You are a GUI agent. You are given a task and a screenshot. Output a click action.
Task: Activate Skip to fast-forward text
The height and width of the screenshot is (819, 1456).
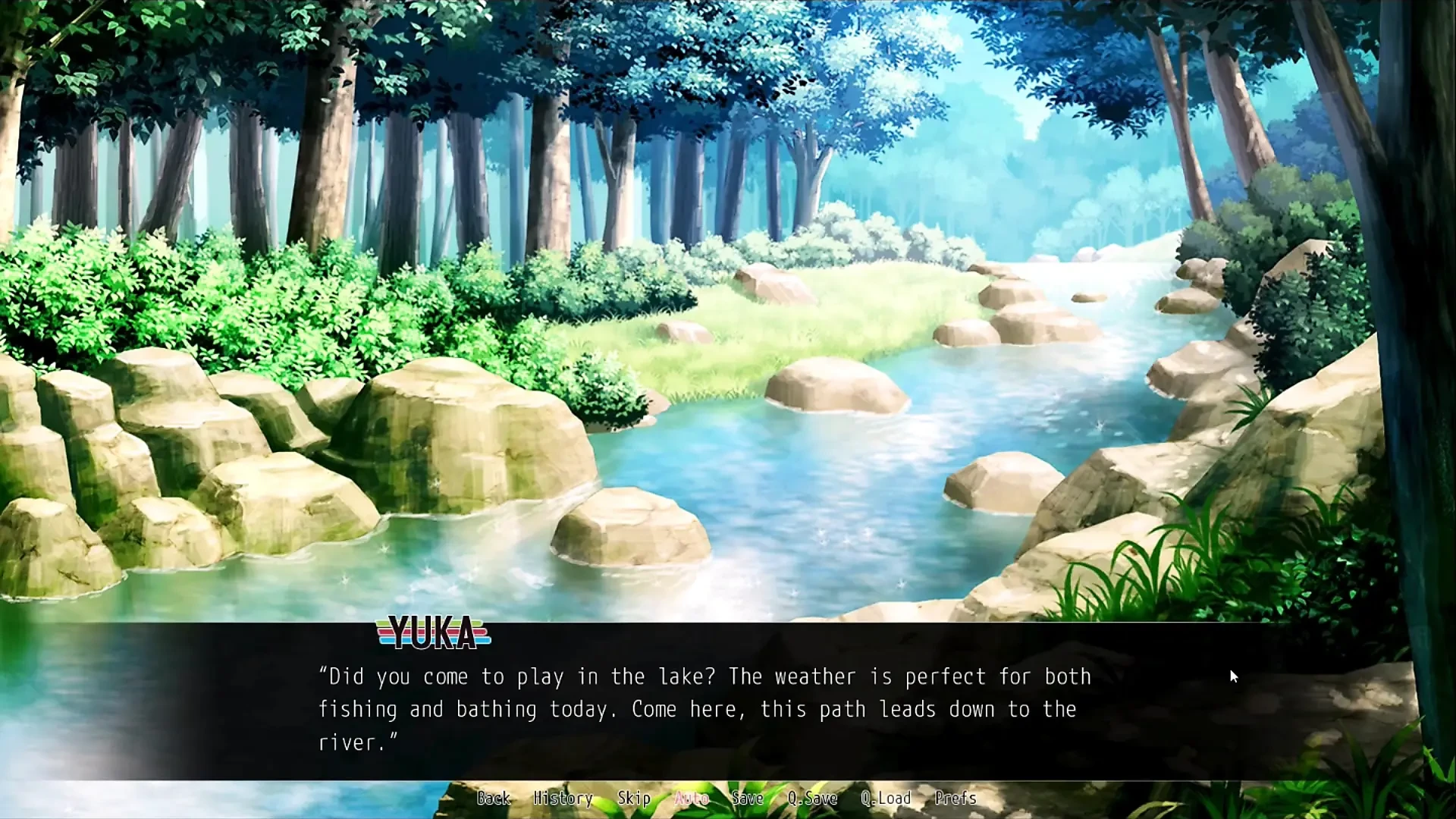(634, 798)
